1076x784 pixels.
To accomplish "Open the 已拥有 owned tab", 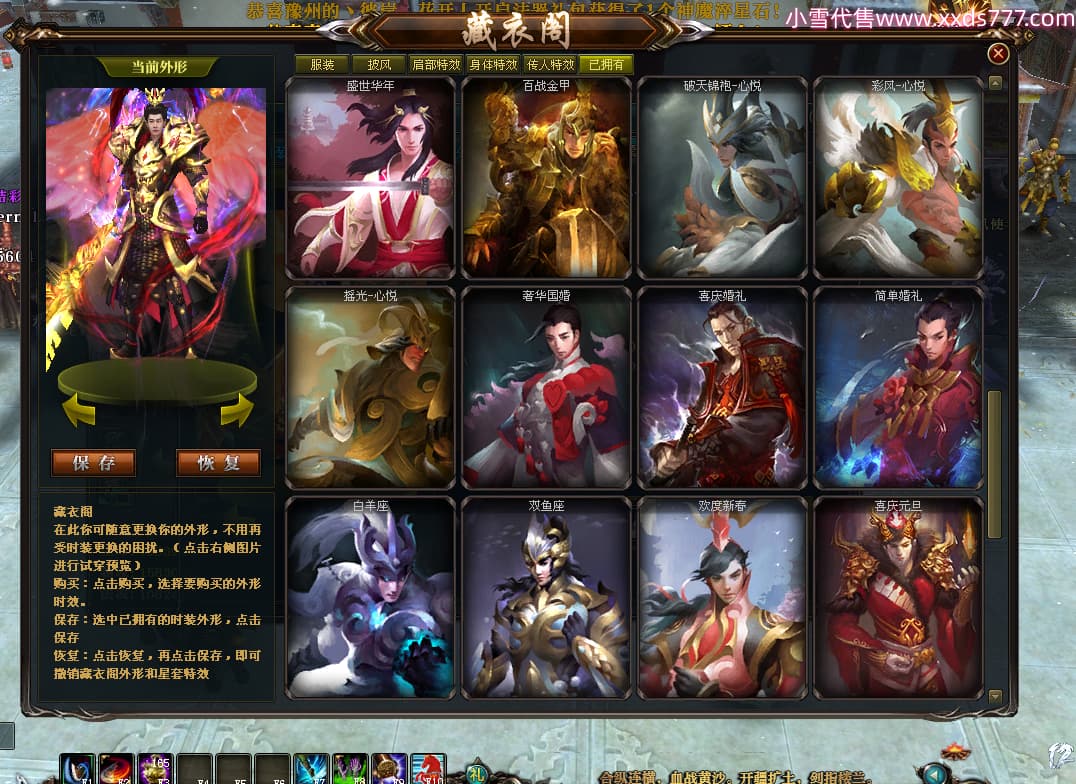I will [x=606, y=65].
